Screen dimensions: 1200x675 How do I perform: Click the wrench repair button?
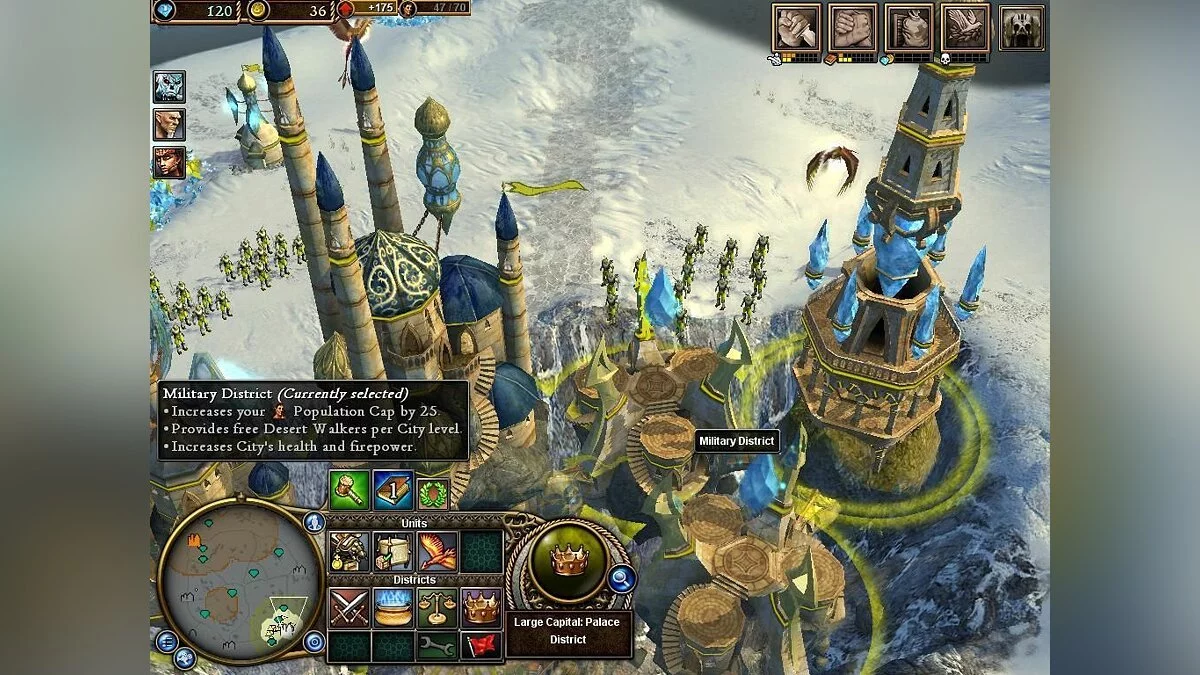tap(437, 646)
